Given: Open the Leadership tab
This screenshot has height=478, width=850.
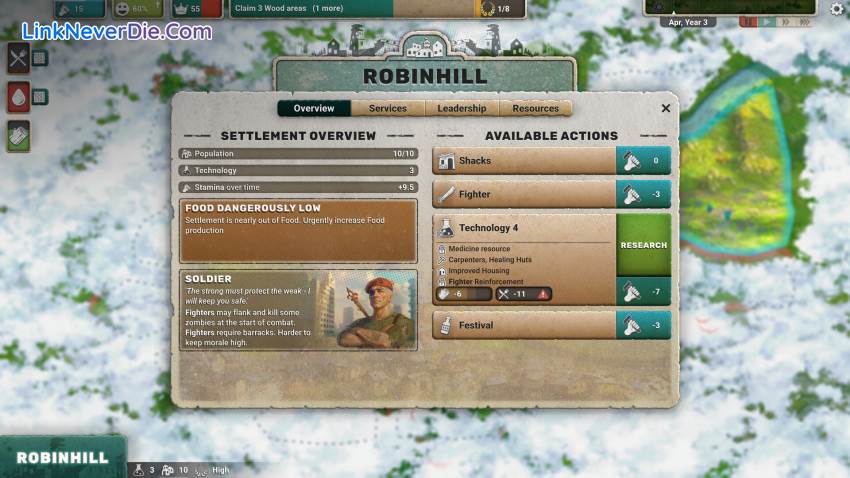Looking at the screenshot, I should point(462,108).
